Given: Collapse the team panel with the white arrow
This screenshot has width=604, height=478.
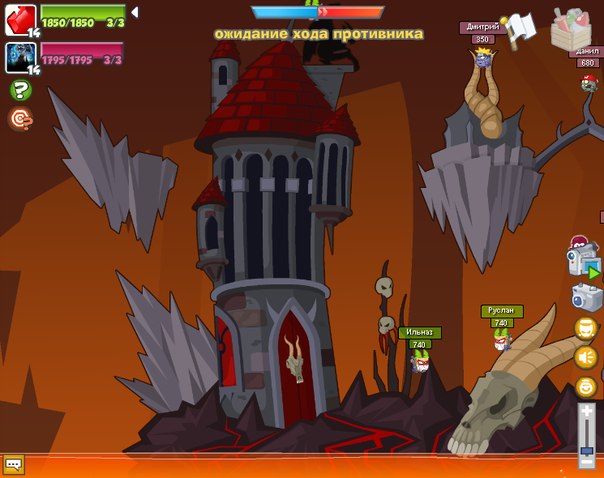Looking at the screenshot, I should (135, 12).
